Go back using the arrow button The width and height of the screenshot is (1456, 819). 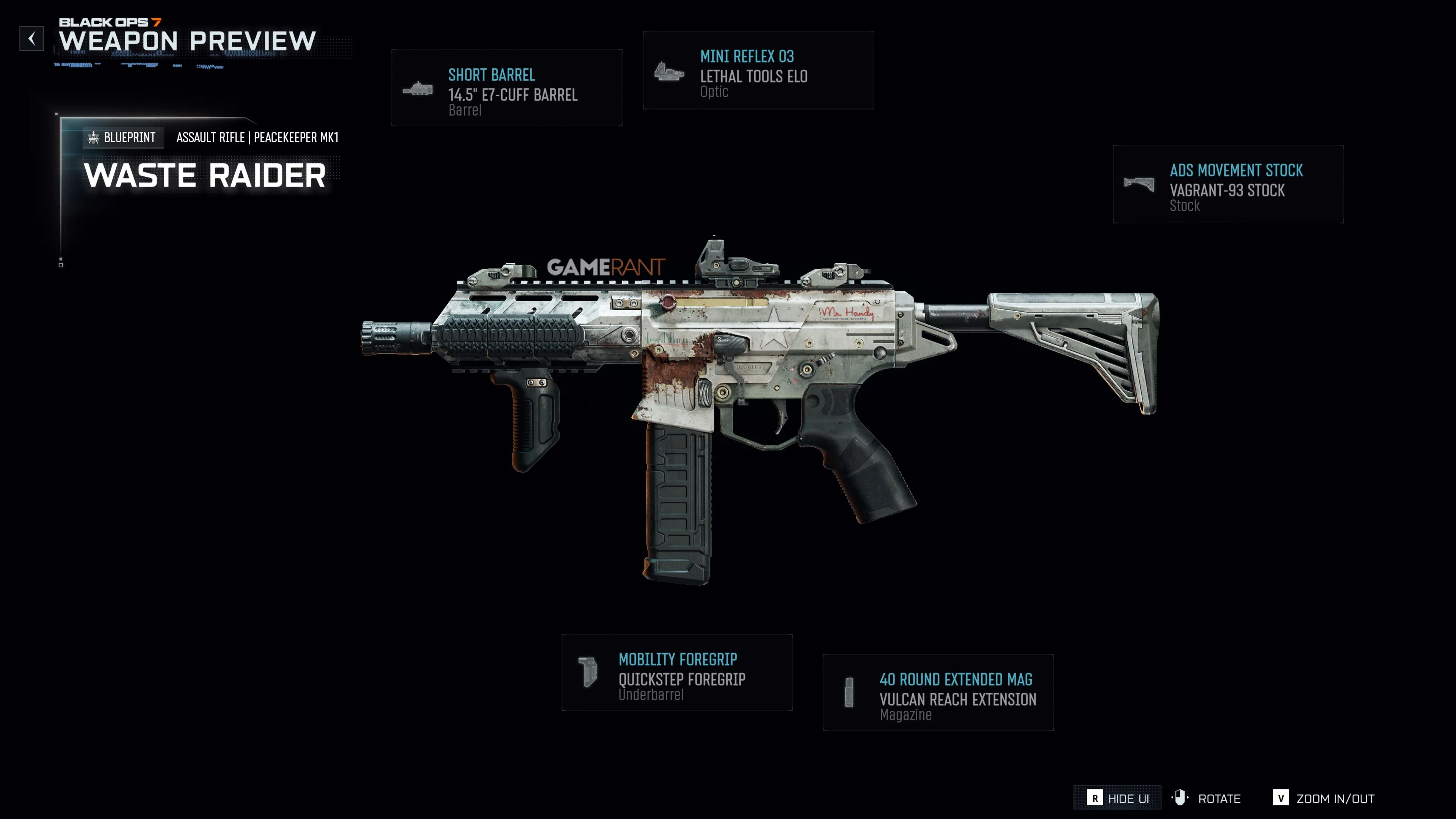pyautogui.click(x=31, y=38)
